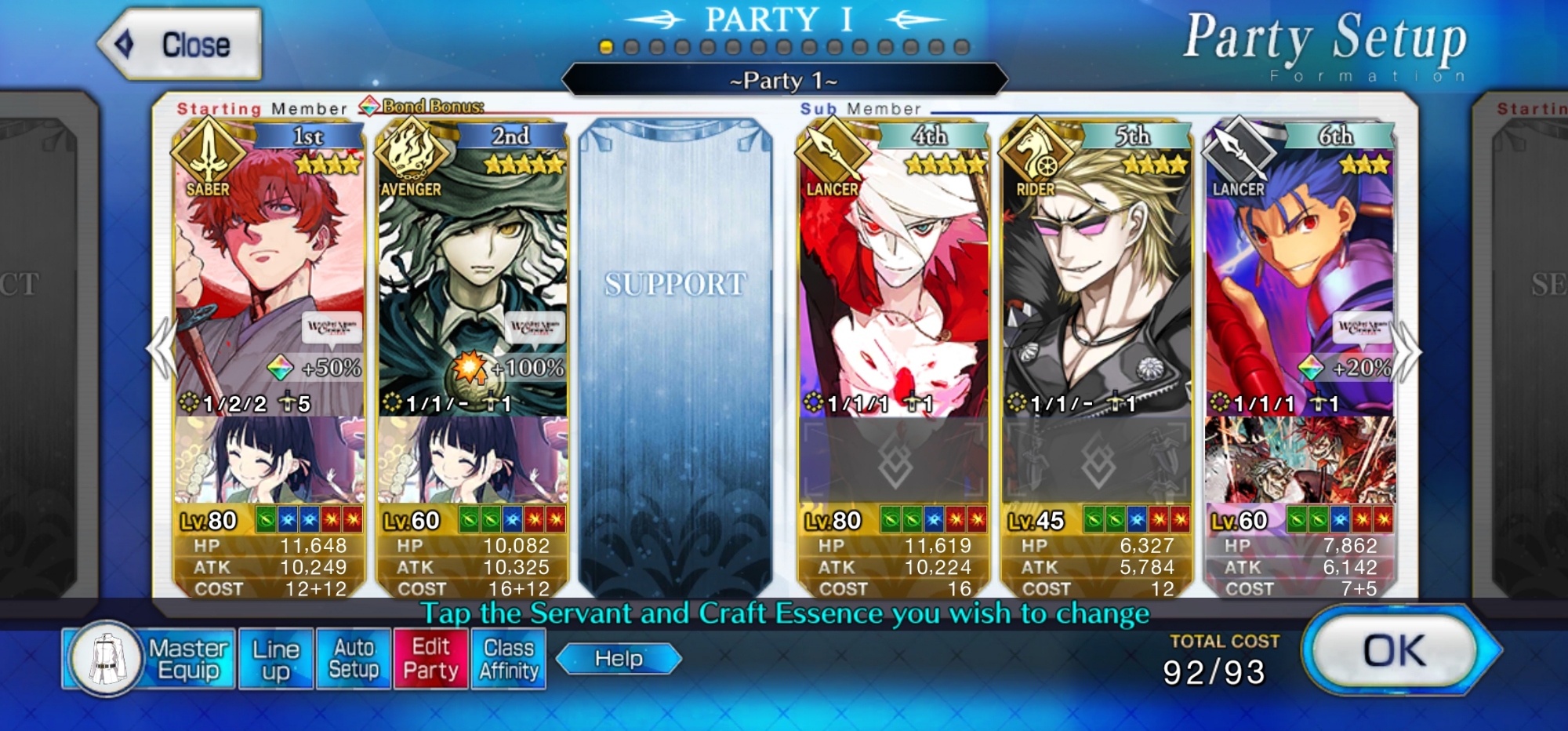Go to the next party with right arrow
Viewport: 1568px width, 731px height.
[x=1408, y=351]
